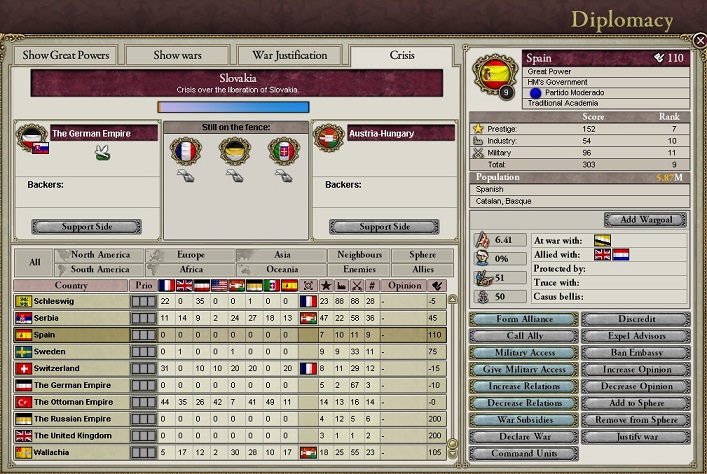Switch to Show Great Powers tab

point(65,55)
